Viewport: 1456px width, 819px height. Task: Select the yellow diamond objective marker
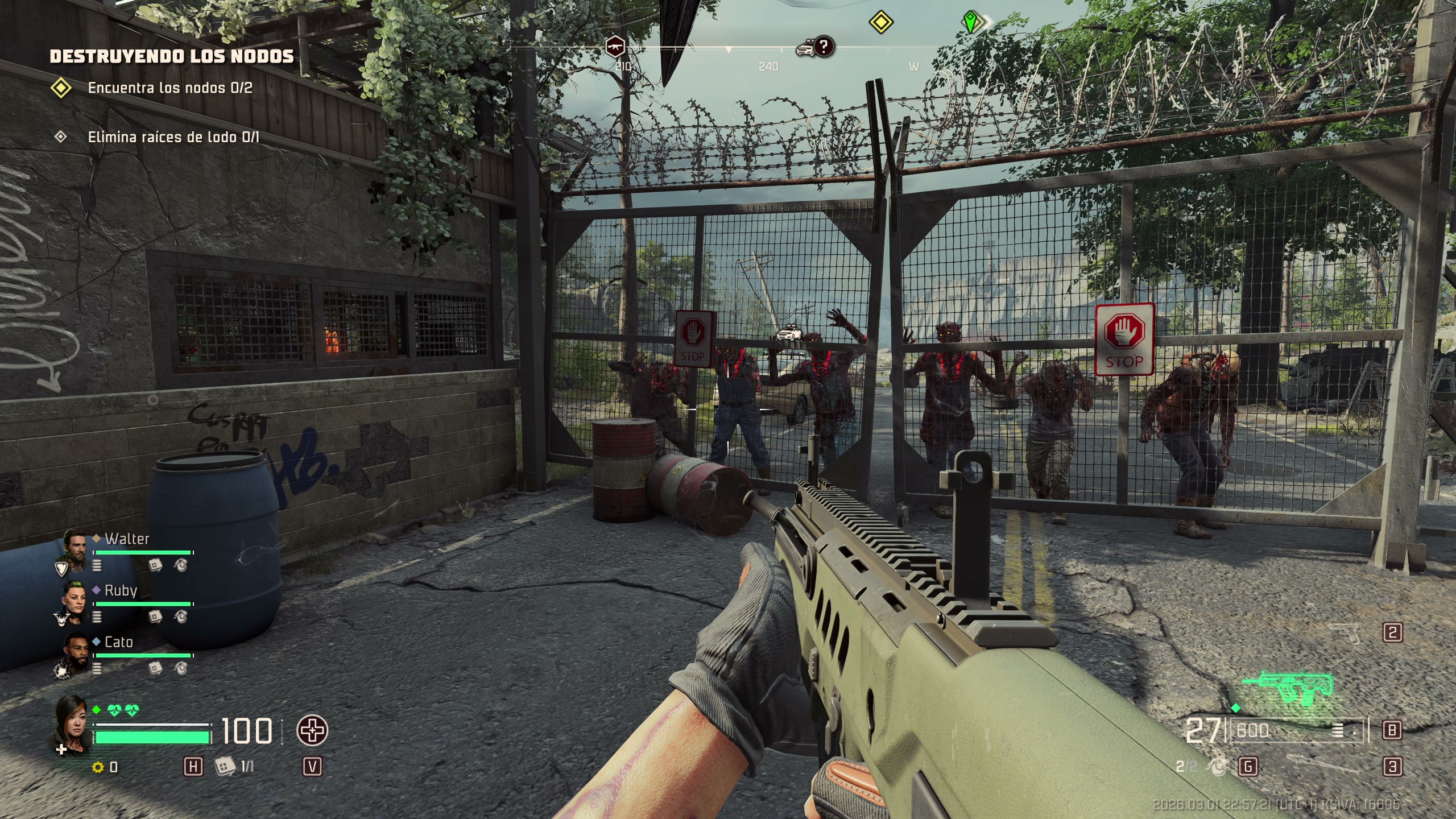click(x=880, y=23)
